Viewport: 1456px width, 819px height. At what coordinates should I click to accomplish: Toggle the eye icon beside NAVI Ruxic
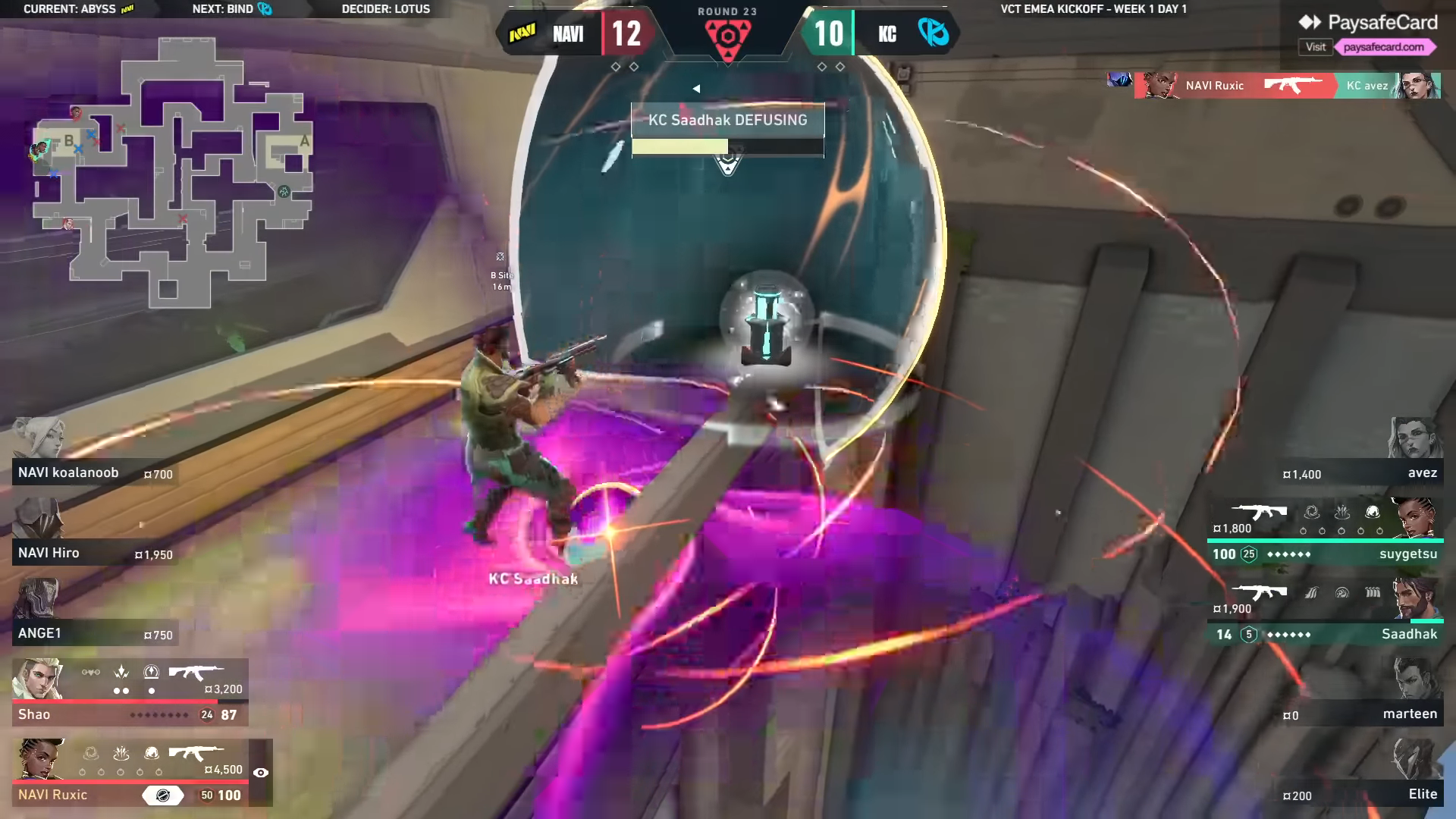tap(261, 773)
